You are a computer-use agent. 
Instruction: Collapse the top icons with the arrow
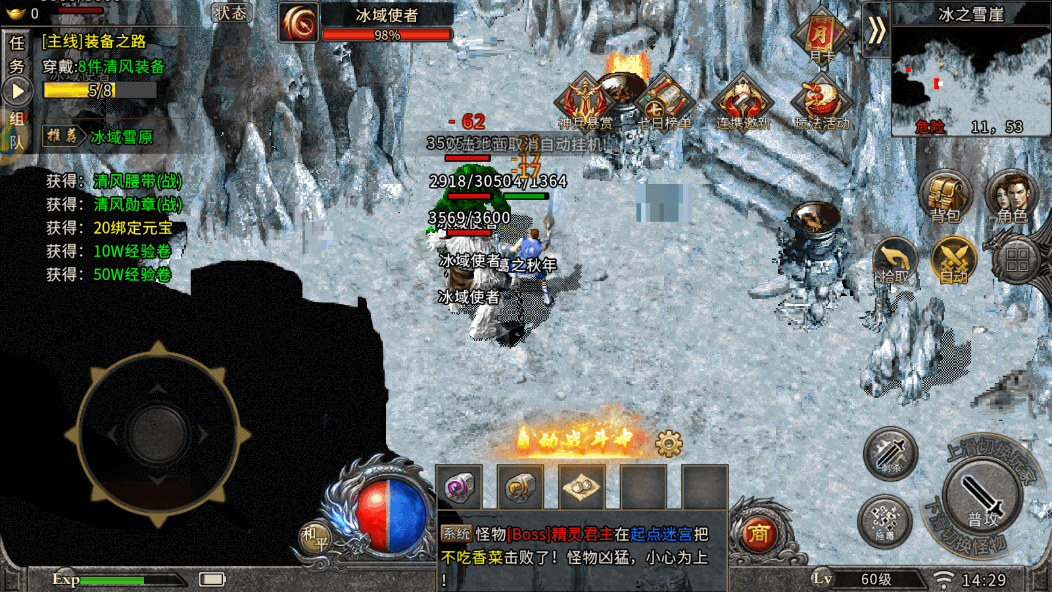pos(876,29)
